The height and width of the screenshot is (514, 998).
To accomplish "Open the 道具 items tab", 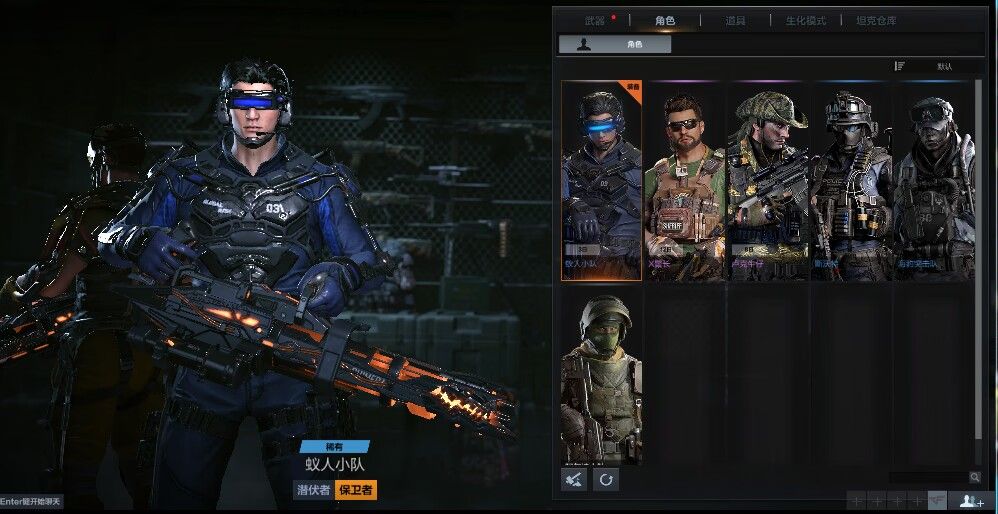I will click(735, 20).
